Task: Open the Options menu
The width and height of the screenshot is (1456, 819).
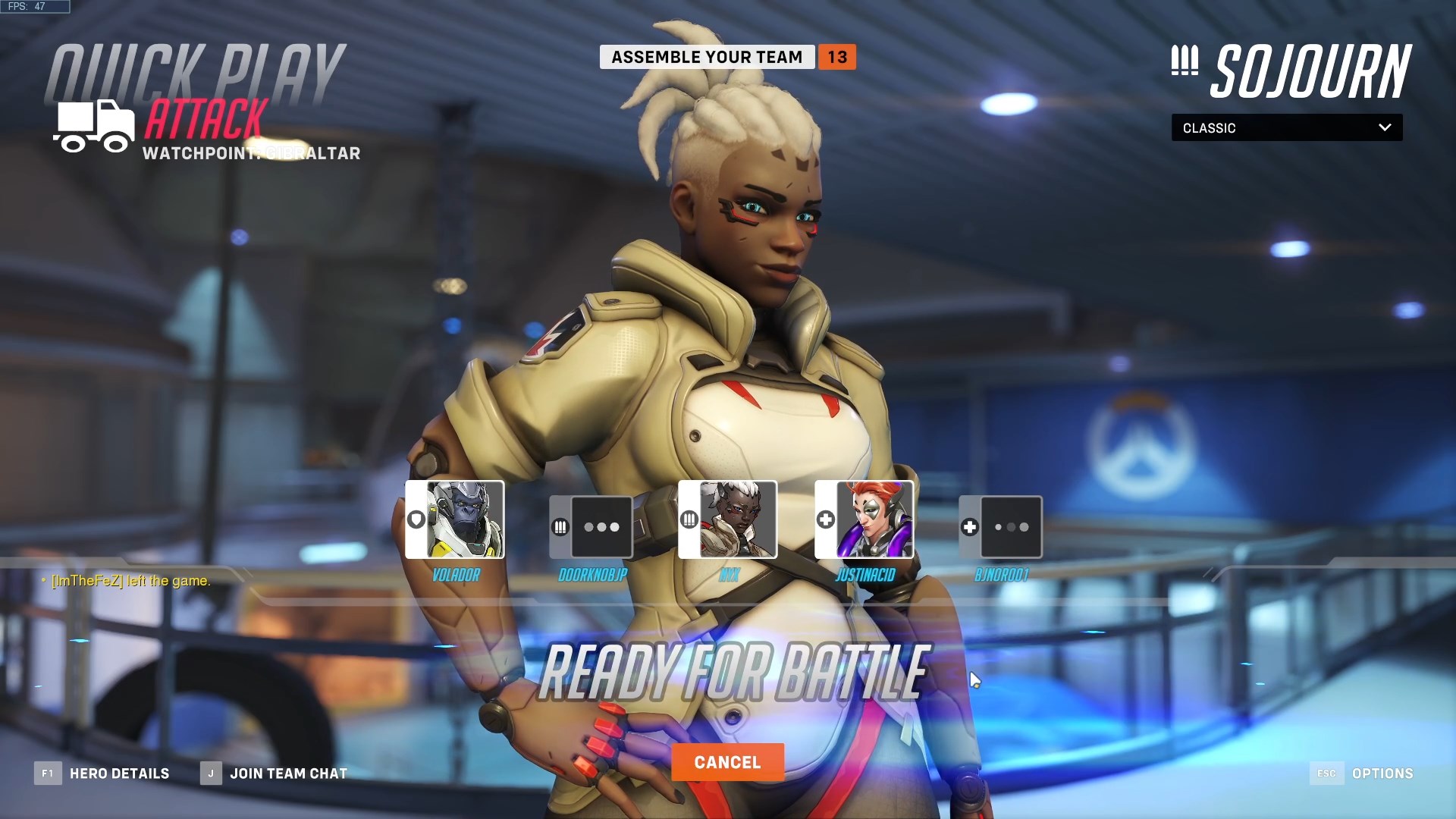Action: click(x=1362, y=773)
